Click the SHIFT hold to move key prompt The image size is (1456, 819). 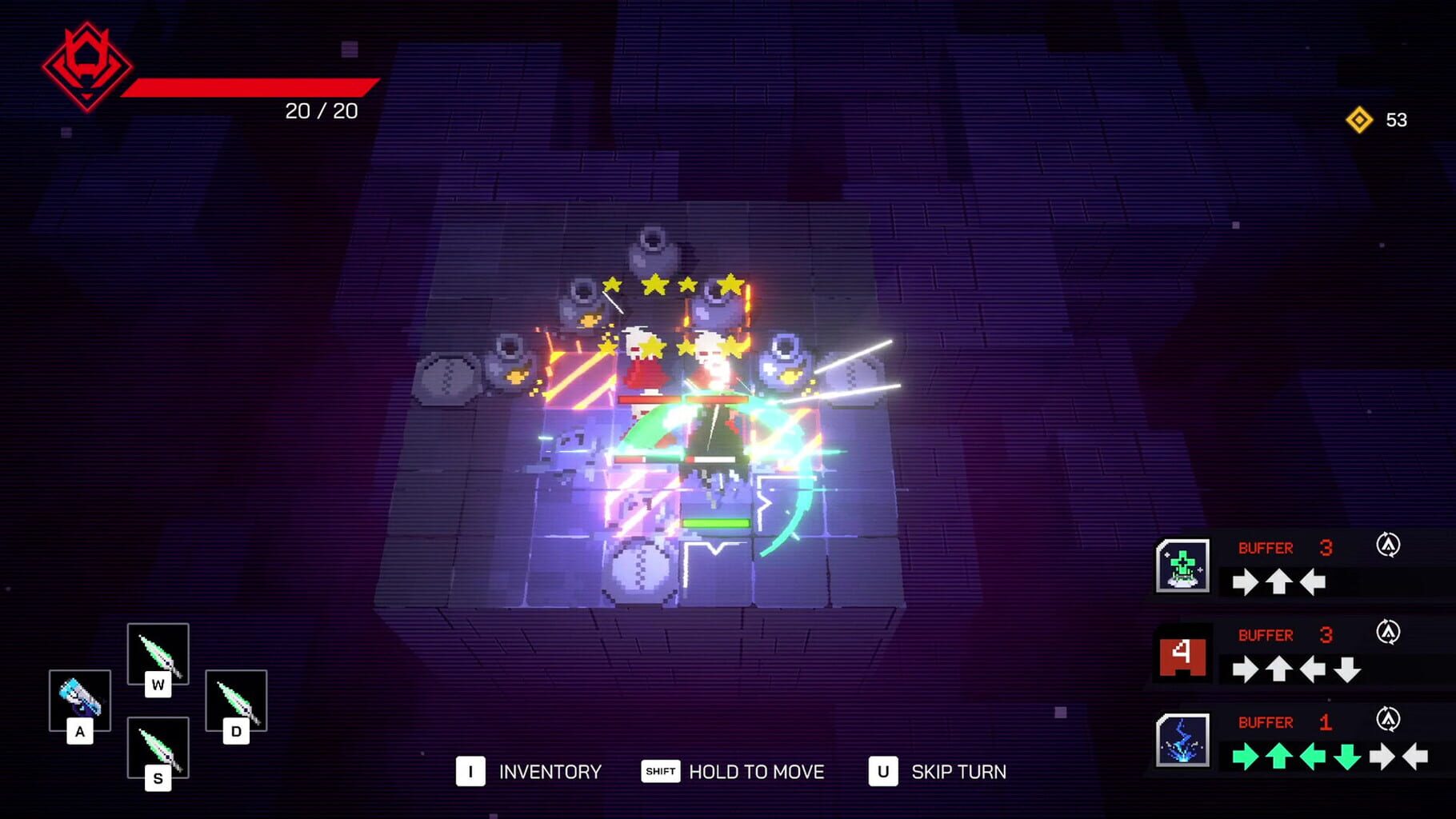click(x=659, y=772)
